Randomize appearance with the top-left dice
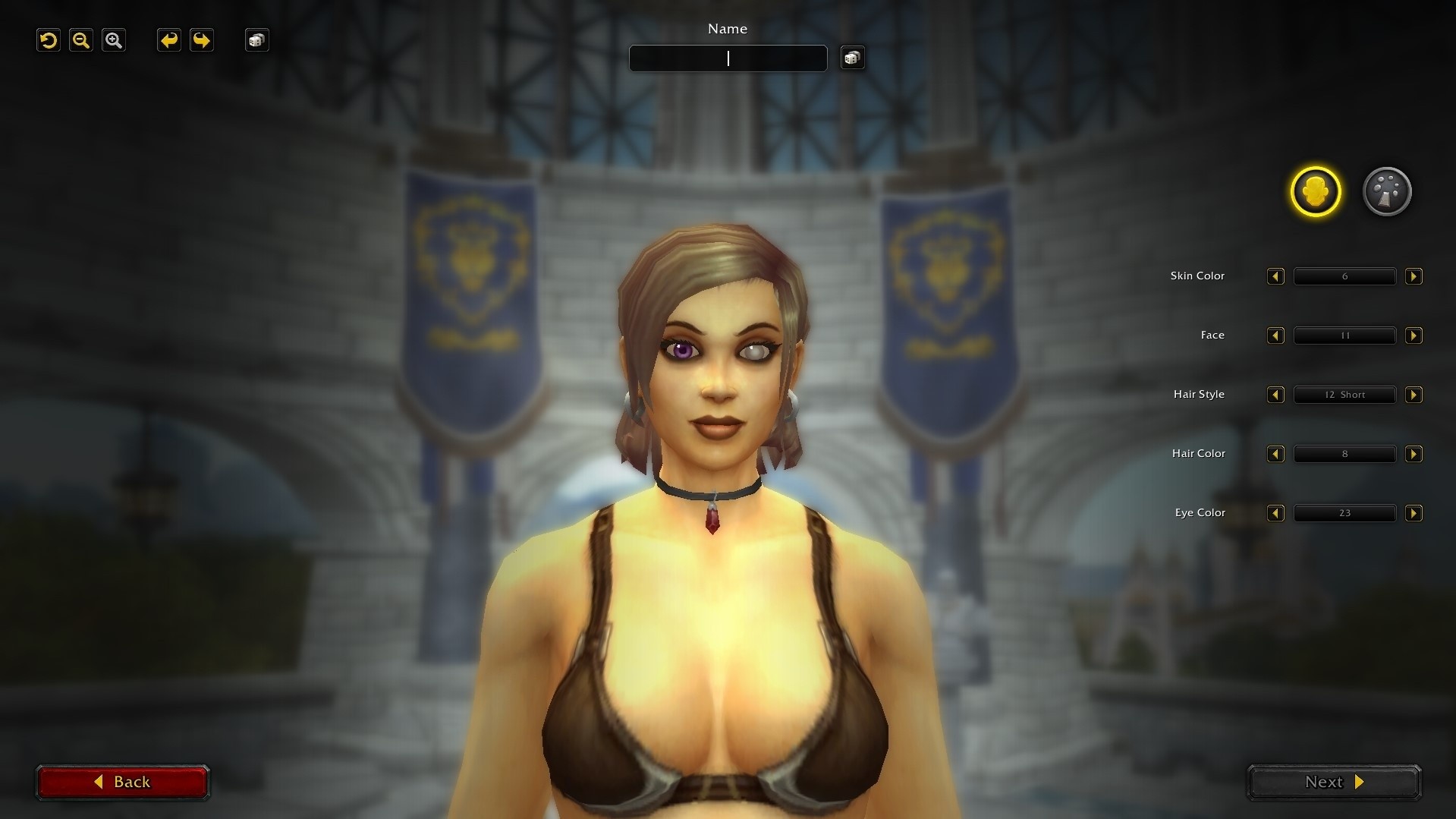This screenshot has width=1456, height=819. 257,40
